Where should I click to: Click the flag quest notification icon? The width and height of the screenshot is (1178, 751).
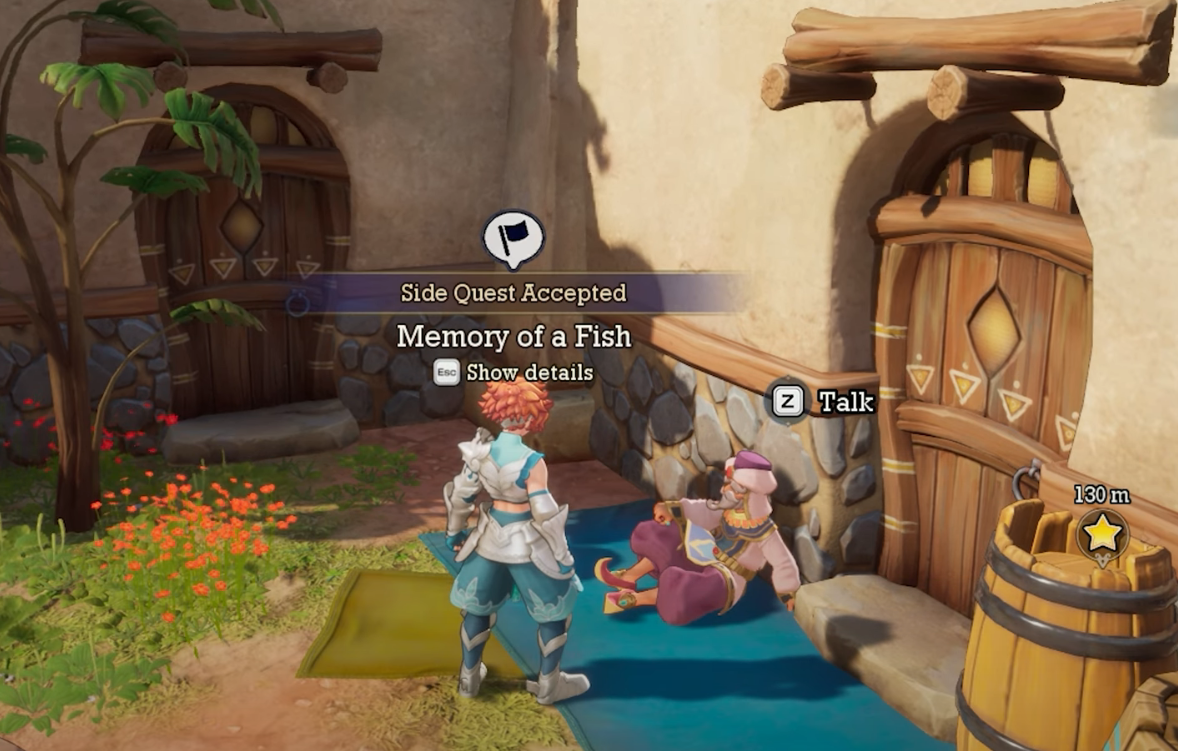(513, 238)
